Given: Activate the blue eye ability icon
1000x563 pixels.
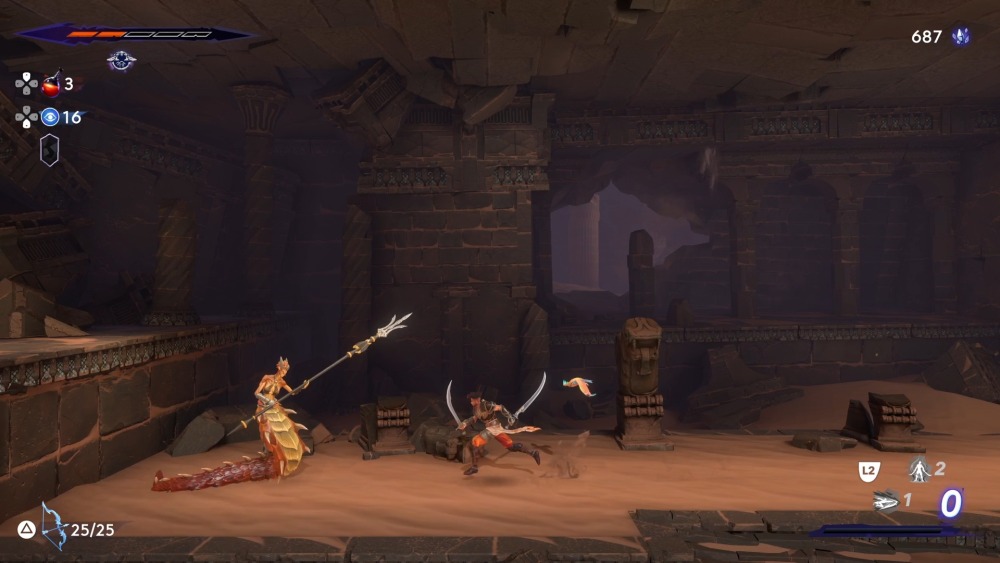Looking at the screenshot, I should (50, 117).
